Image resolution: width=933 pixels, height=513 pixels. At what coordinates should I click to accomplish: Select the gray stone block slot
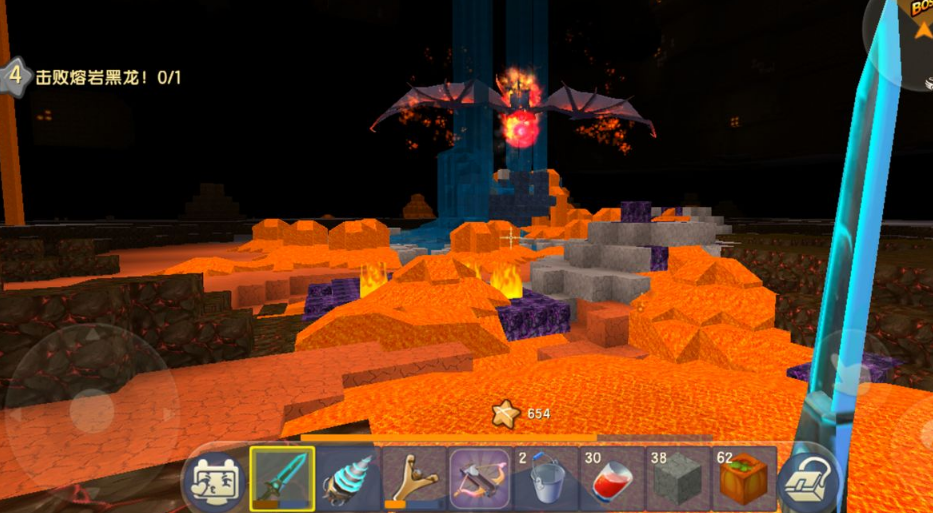(678, 478)
